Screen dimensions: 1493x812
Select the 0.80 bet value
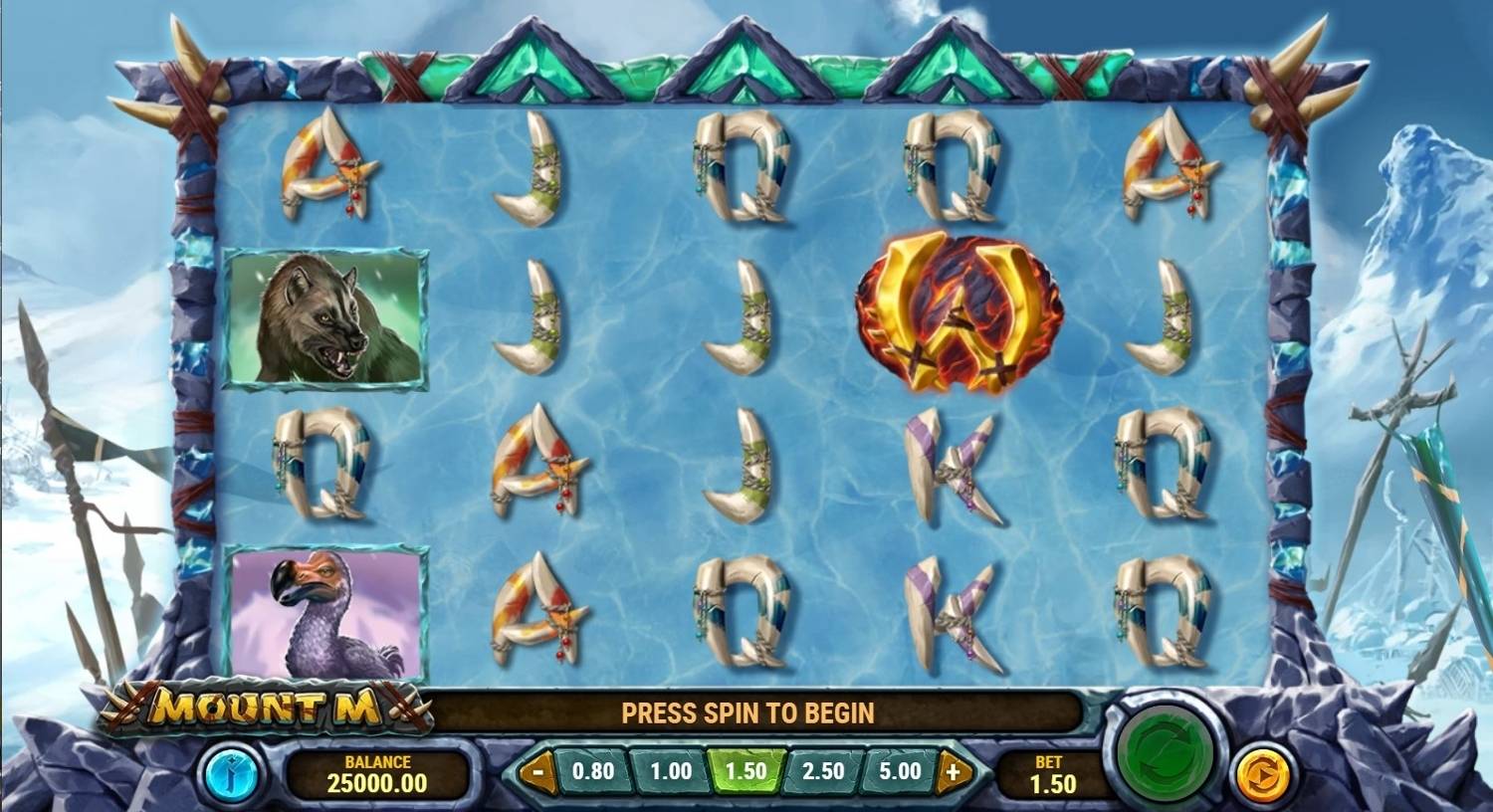(593, 771)
